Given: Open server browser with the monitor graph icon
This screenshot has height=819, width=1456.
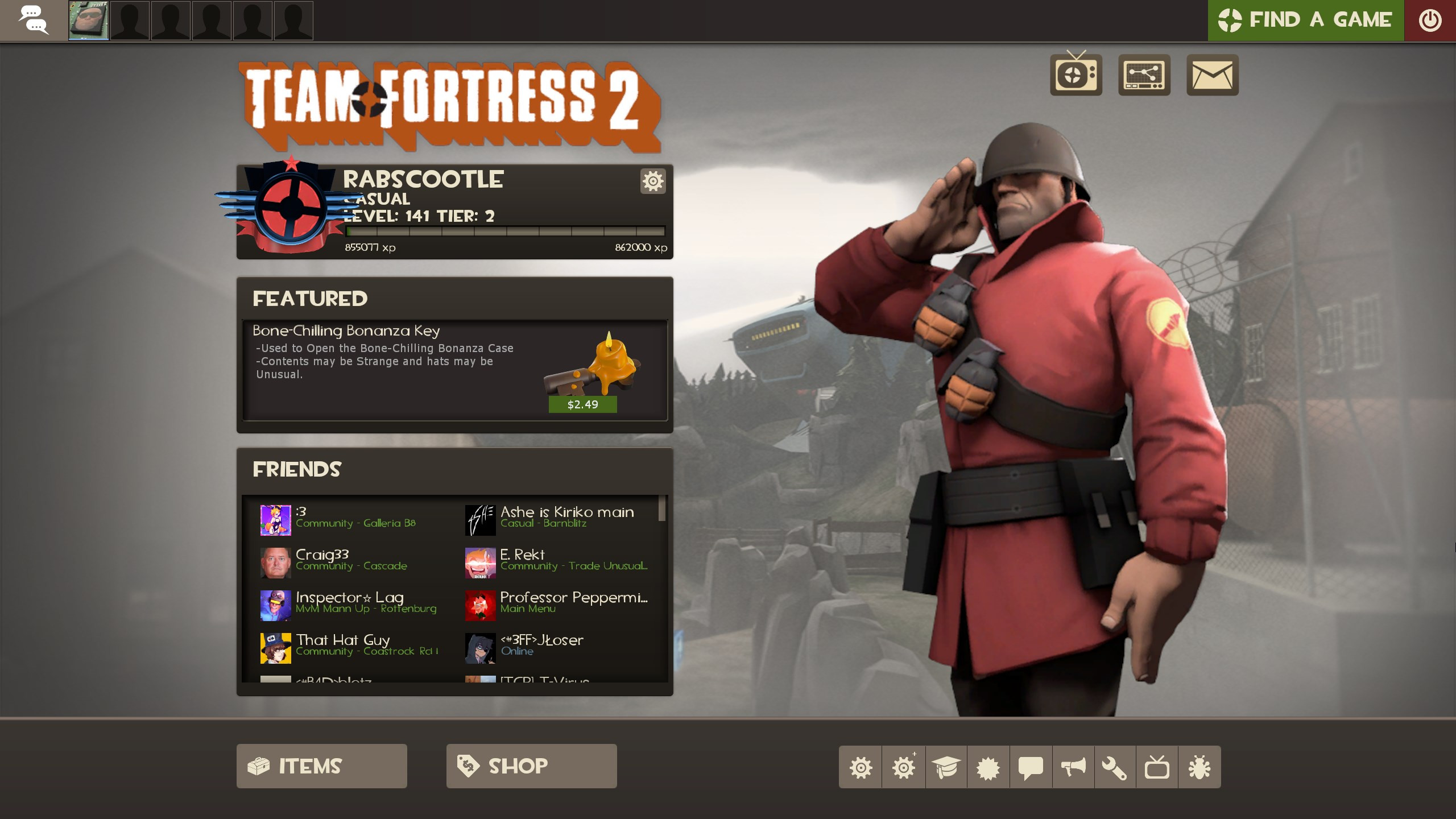Looking at the screenshot, I should click(x=1143, y=74).
